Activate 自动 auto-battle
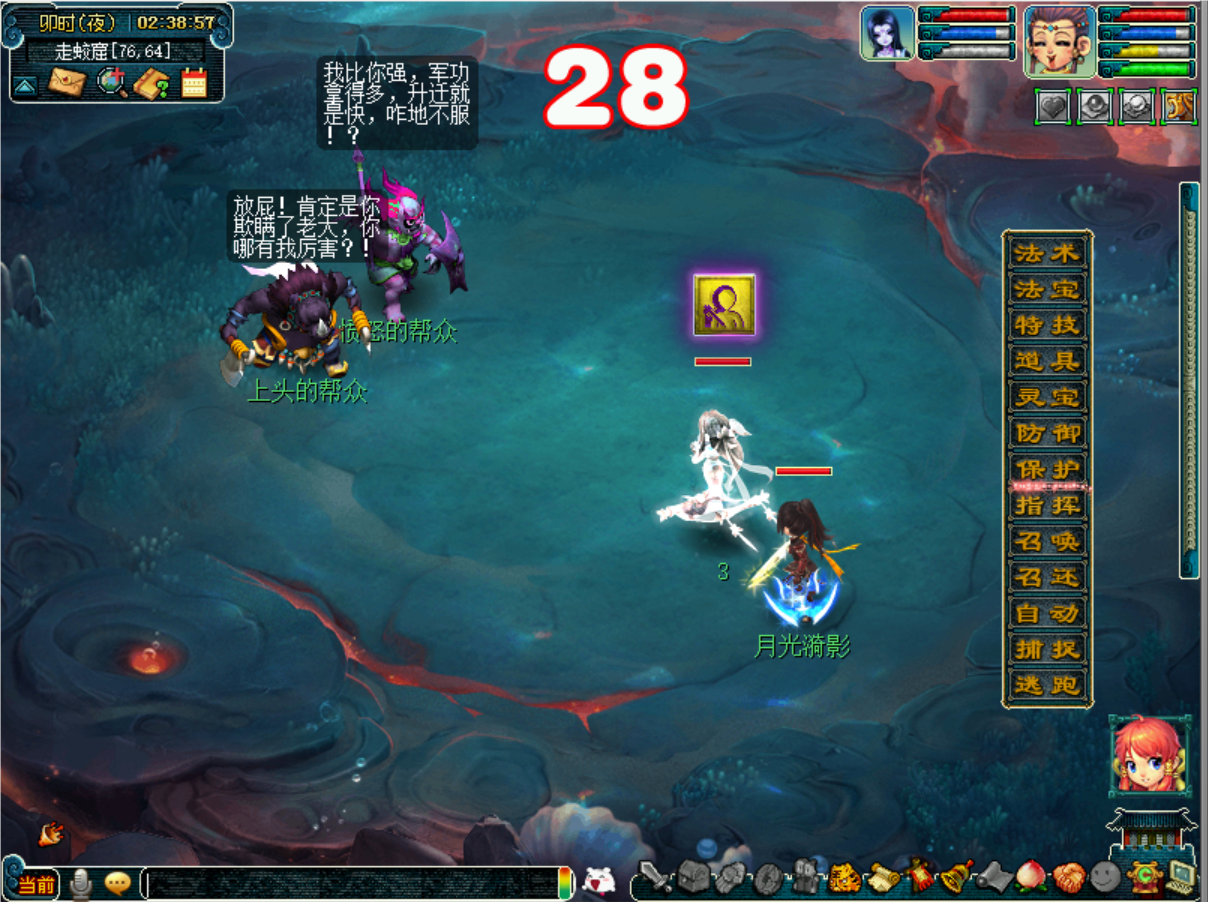 click(1047, 613)
